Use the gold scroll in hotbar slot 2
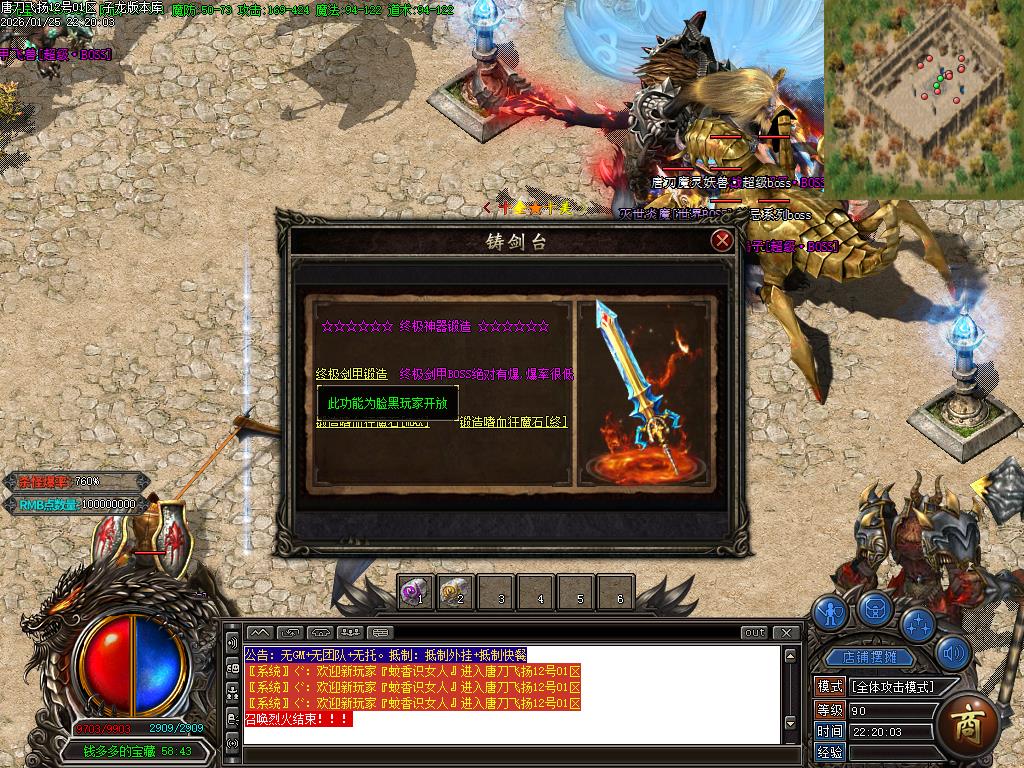Image resolution: width=1024 pixels, height=768 pixels. [454, 593]
